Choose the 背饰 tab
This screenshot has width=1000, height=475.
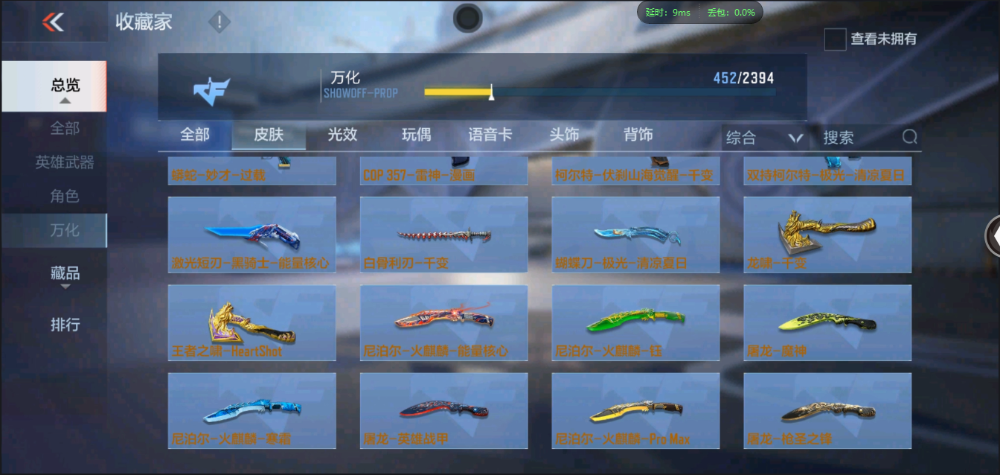click(638, 135)
